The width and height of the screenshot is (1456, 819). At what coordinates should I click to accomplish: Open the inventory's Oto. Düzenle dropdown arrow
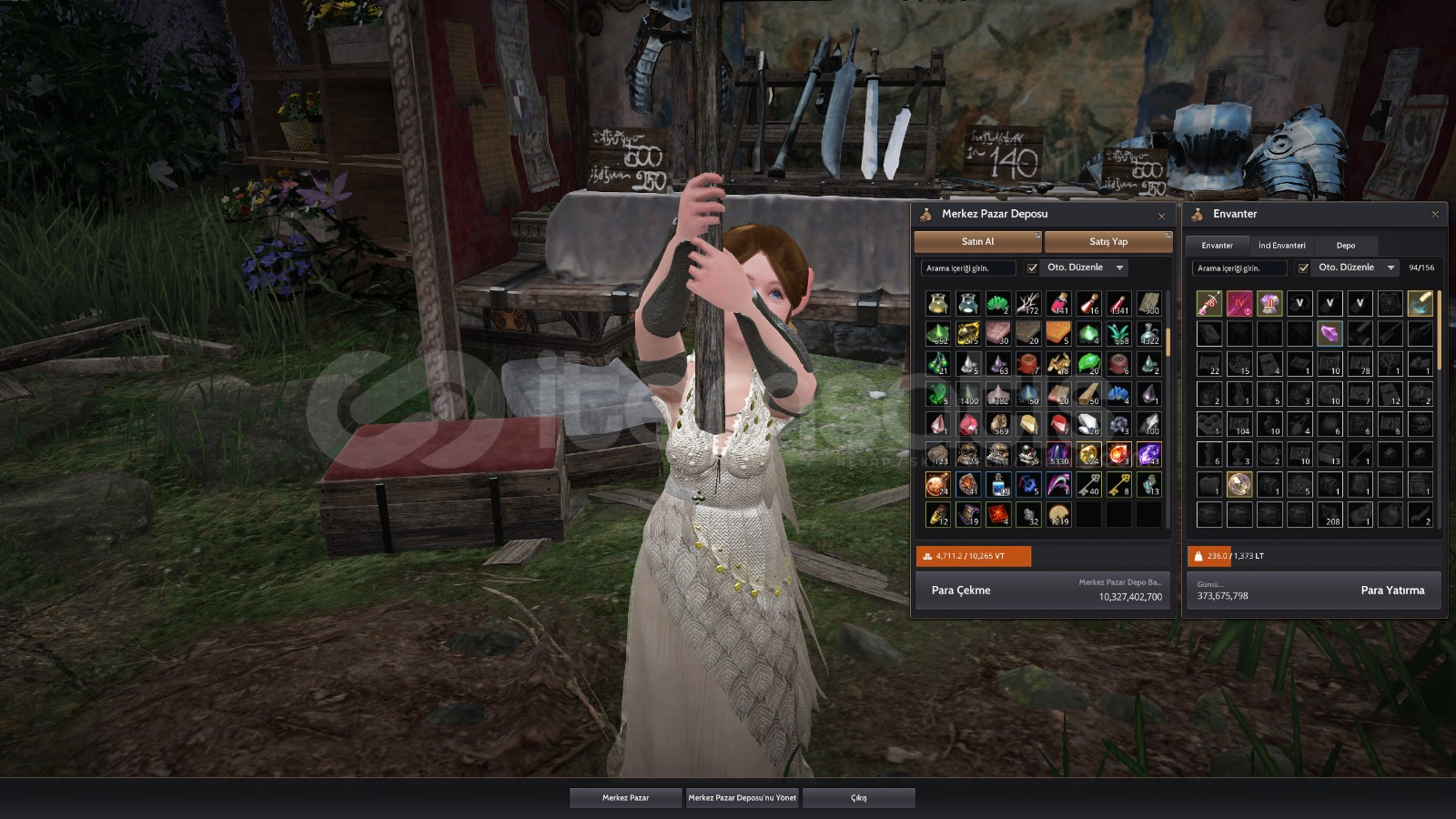pos(1390,268)
